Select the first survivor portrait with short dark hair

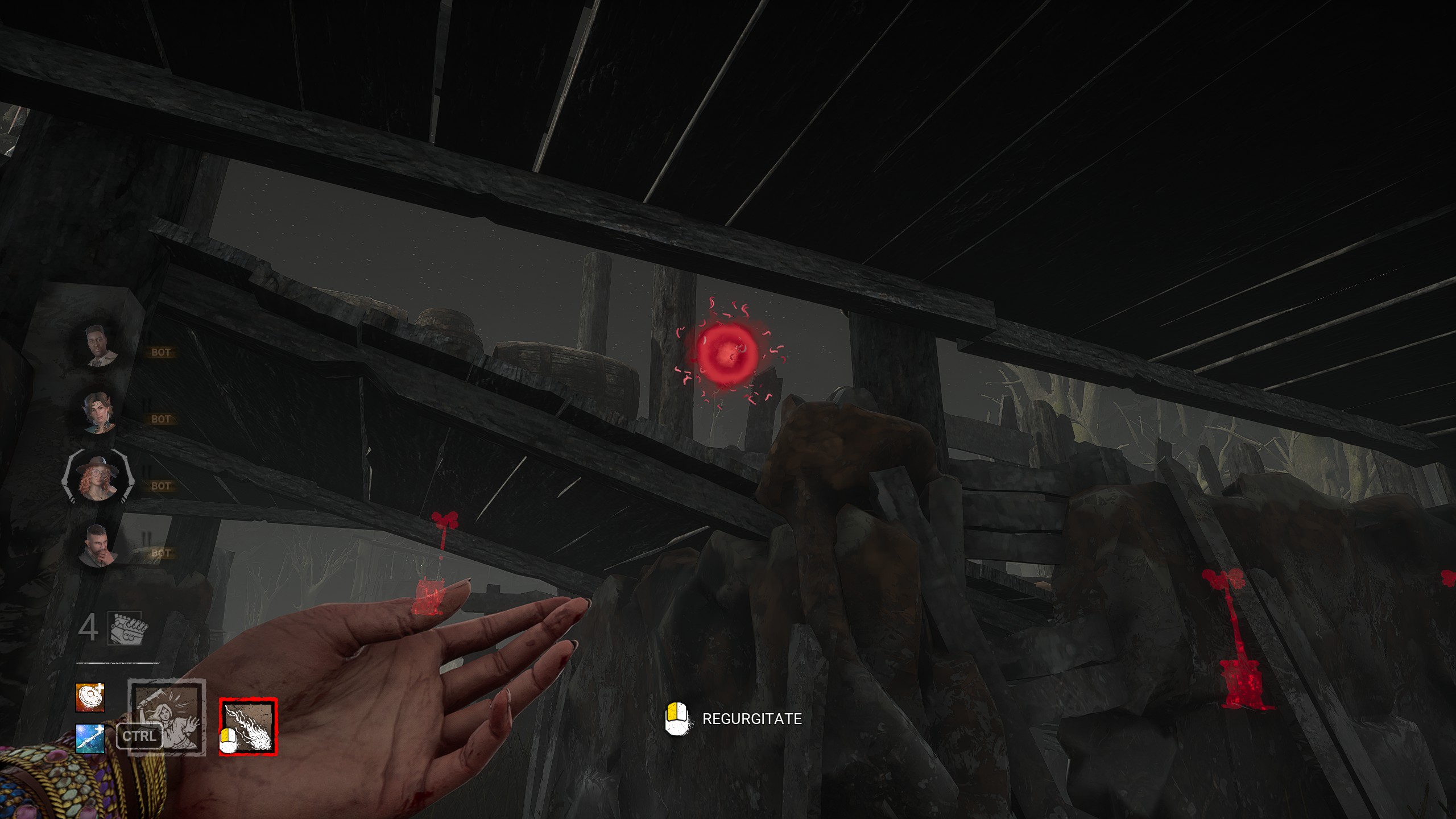[100, 345]
